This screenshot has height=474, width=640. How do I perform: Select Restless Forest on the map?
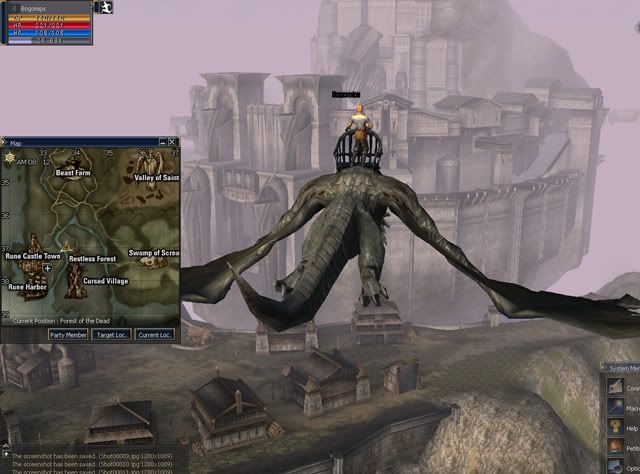pos(92,259)
